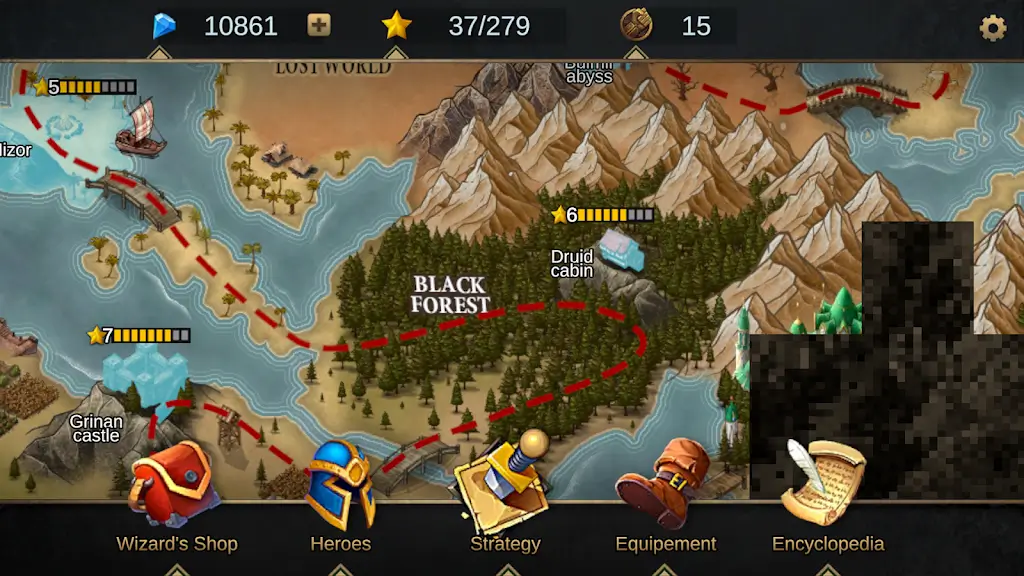Open the Wizard's Shop
This screenshot has width=1024, height=576.
[x=175, y=490]
